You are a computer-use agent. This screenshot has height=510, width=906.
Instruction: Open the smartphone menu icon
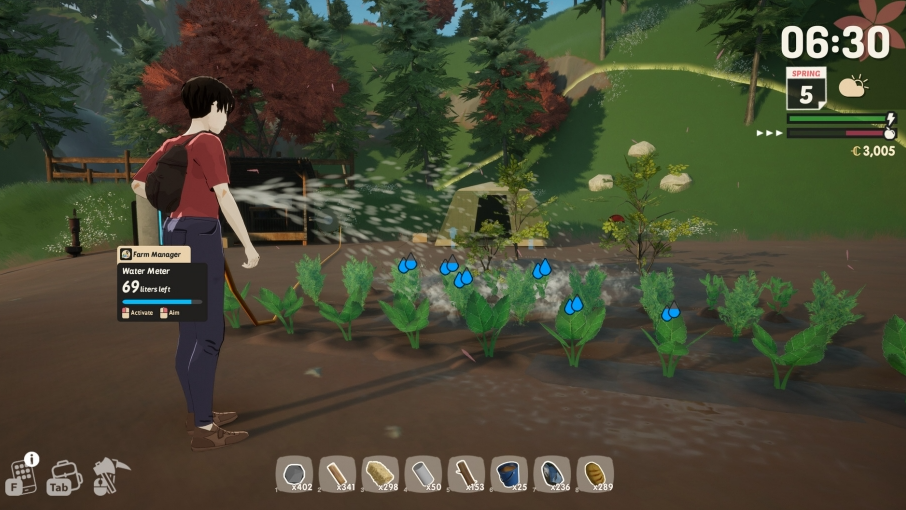click(x=23, y=474)
